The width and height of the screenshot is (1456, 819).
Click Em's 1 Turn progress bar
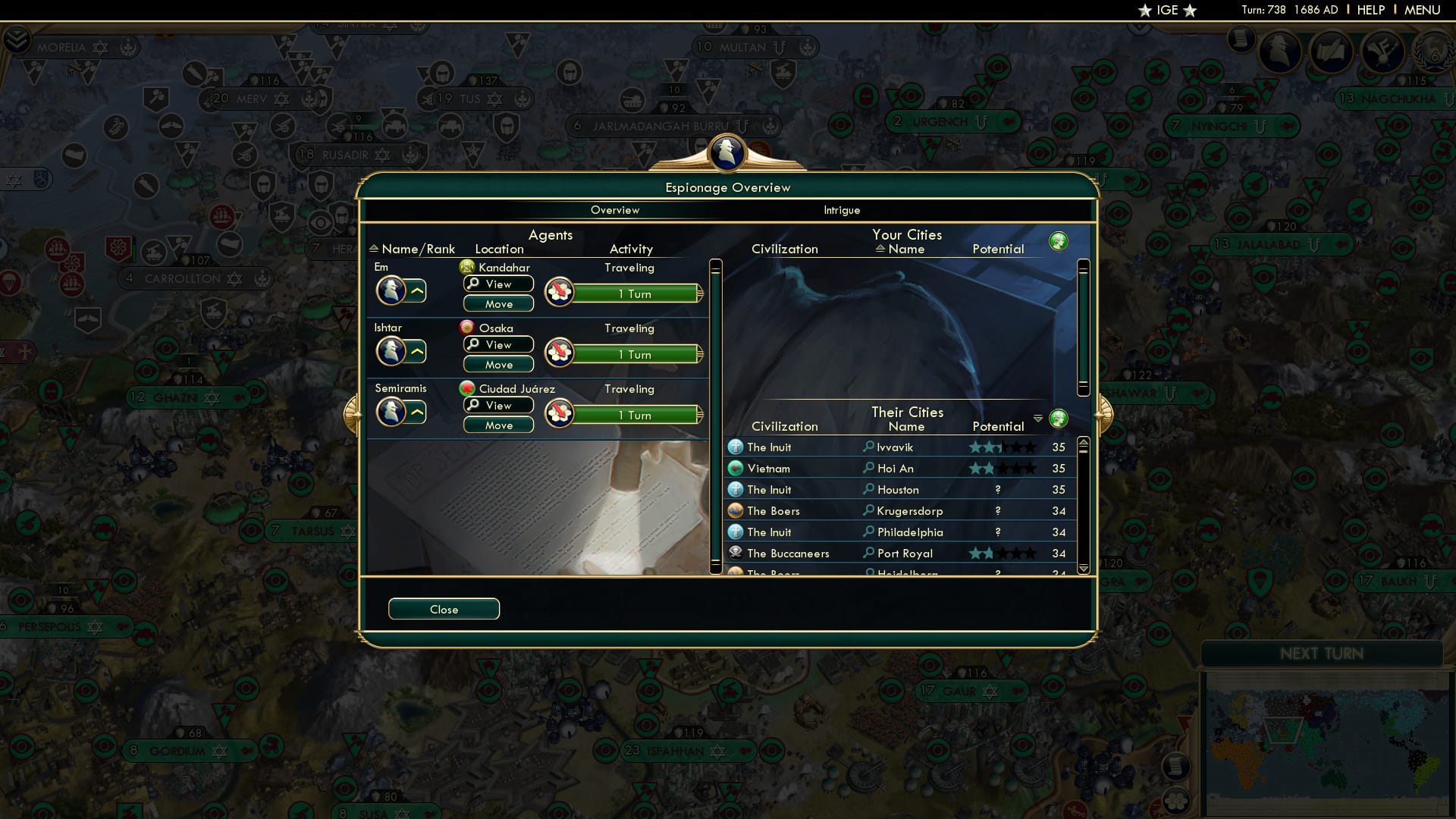coord(637,293)
